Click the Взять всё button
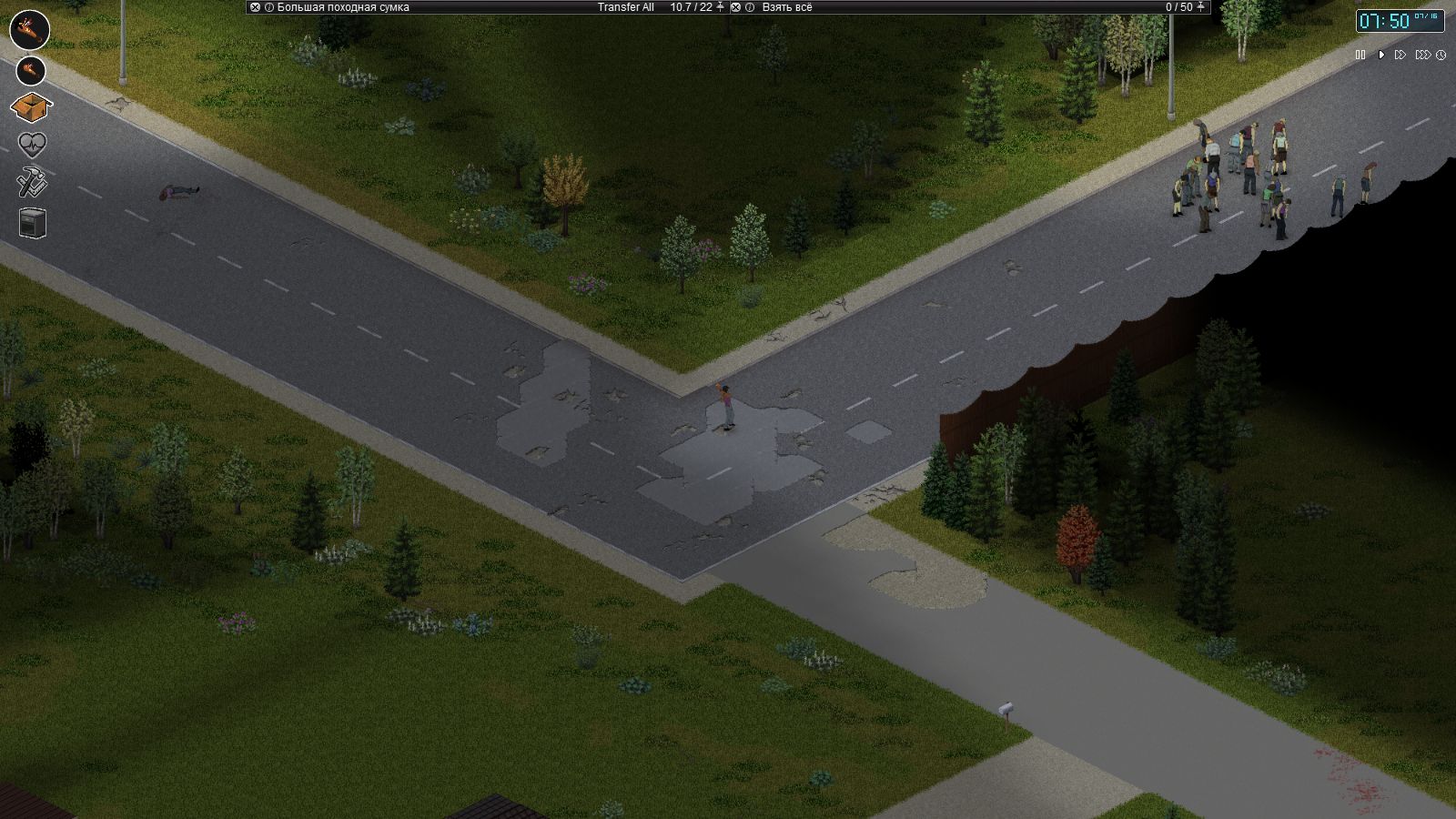This screenshot has height=819, width=1456. pos(787,7)
